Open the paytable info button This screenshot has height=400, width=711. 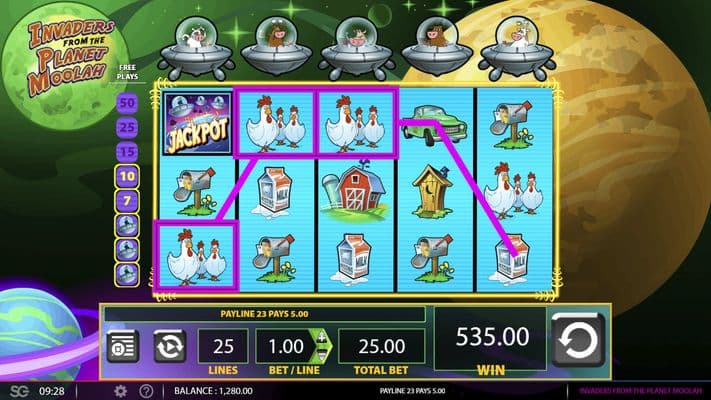(x=123, y=344)
